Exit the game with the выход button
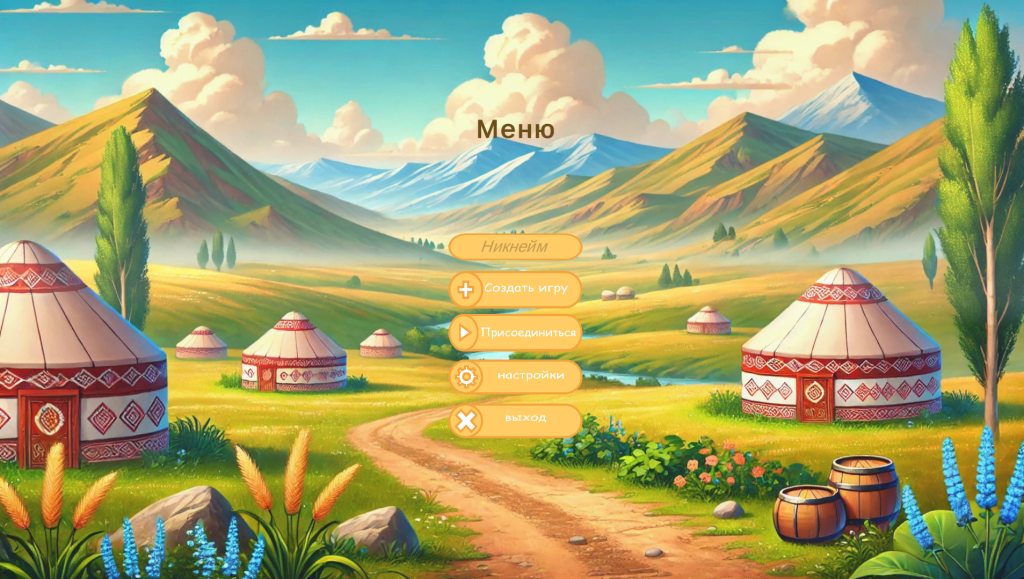1024x579 pixels. click(x=515, y=420)
